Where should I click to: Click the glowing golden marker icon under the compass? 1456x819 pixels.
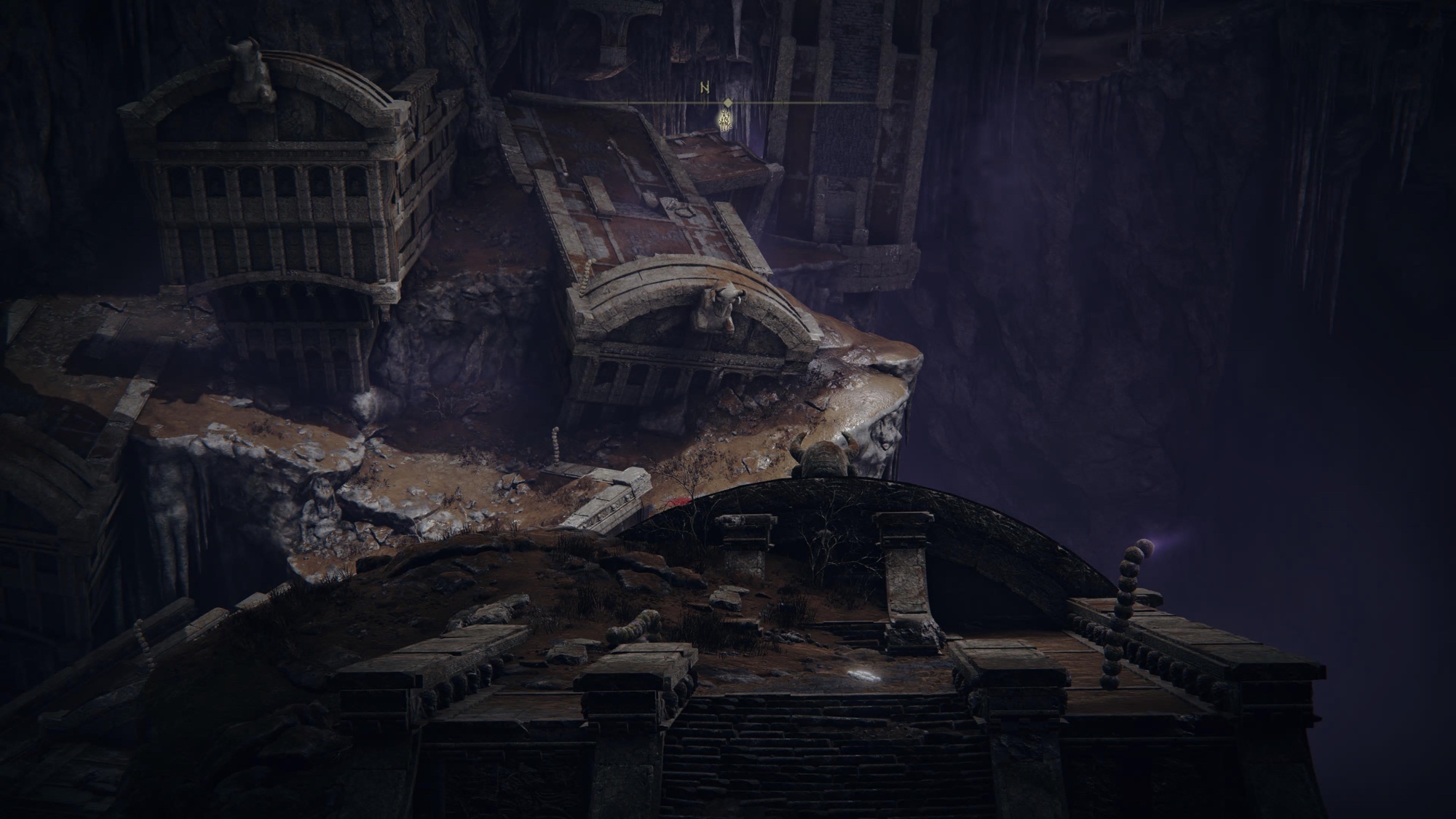point(725,119)
